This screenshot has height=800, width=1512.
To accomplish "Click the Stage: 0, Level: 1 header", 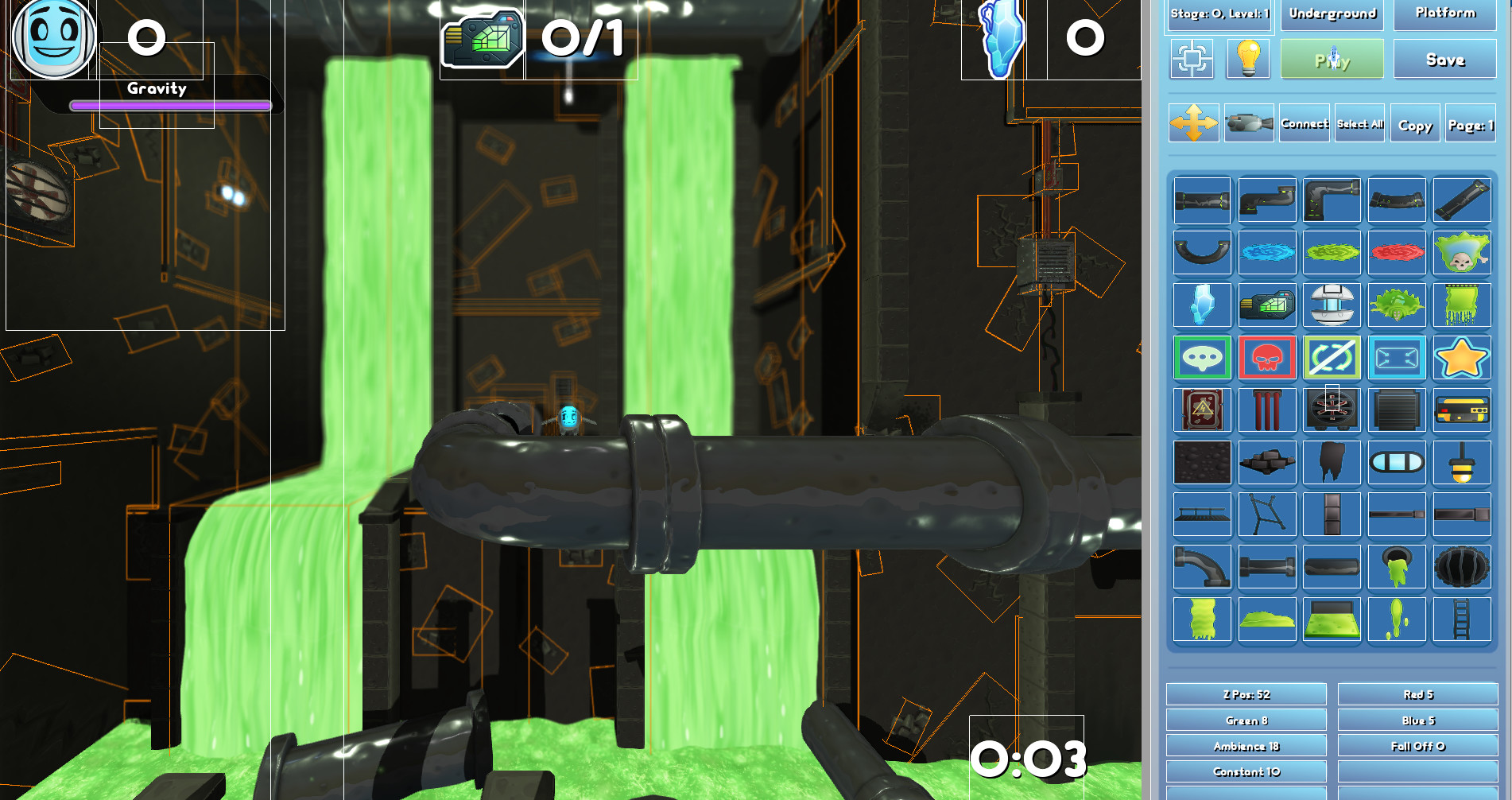I will pyautogui.click(x=1219, y=14).
